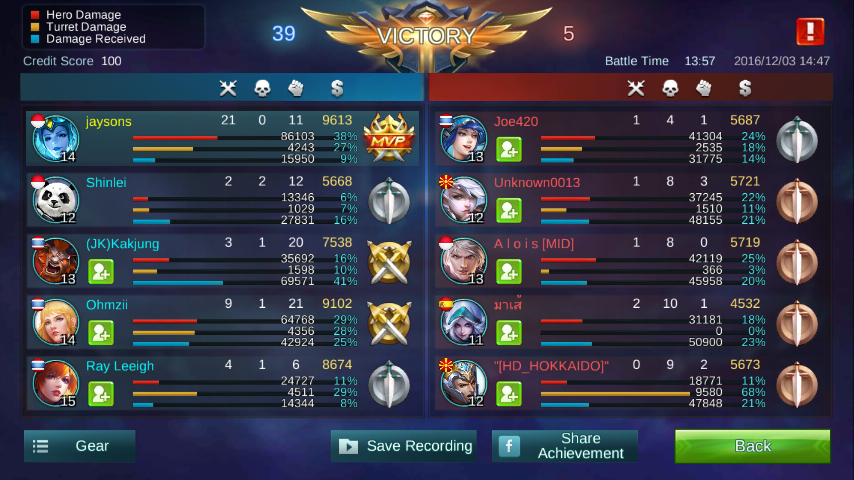This screenshot has width=854, height=480.
Task: Select Ohmzii's hero portrait
Action: [x=54, y=322]
